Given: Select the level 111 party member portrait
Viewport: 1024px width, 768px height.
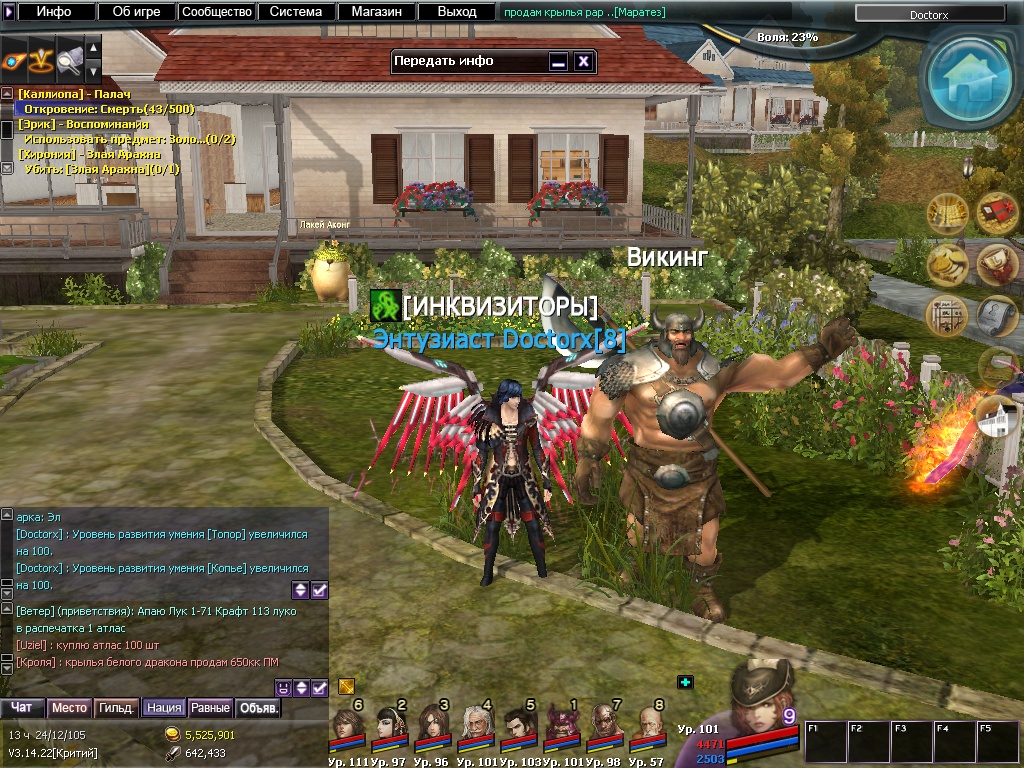Looking at the screenshot, I should point(348,724).
